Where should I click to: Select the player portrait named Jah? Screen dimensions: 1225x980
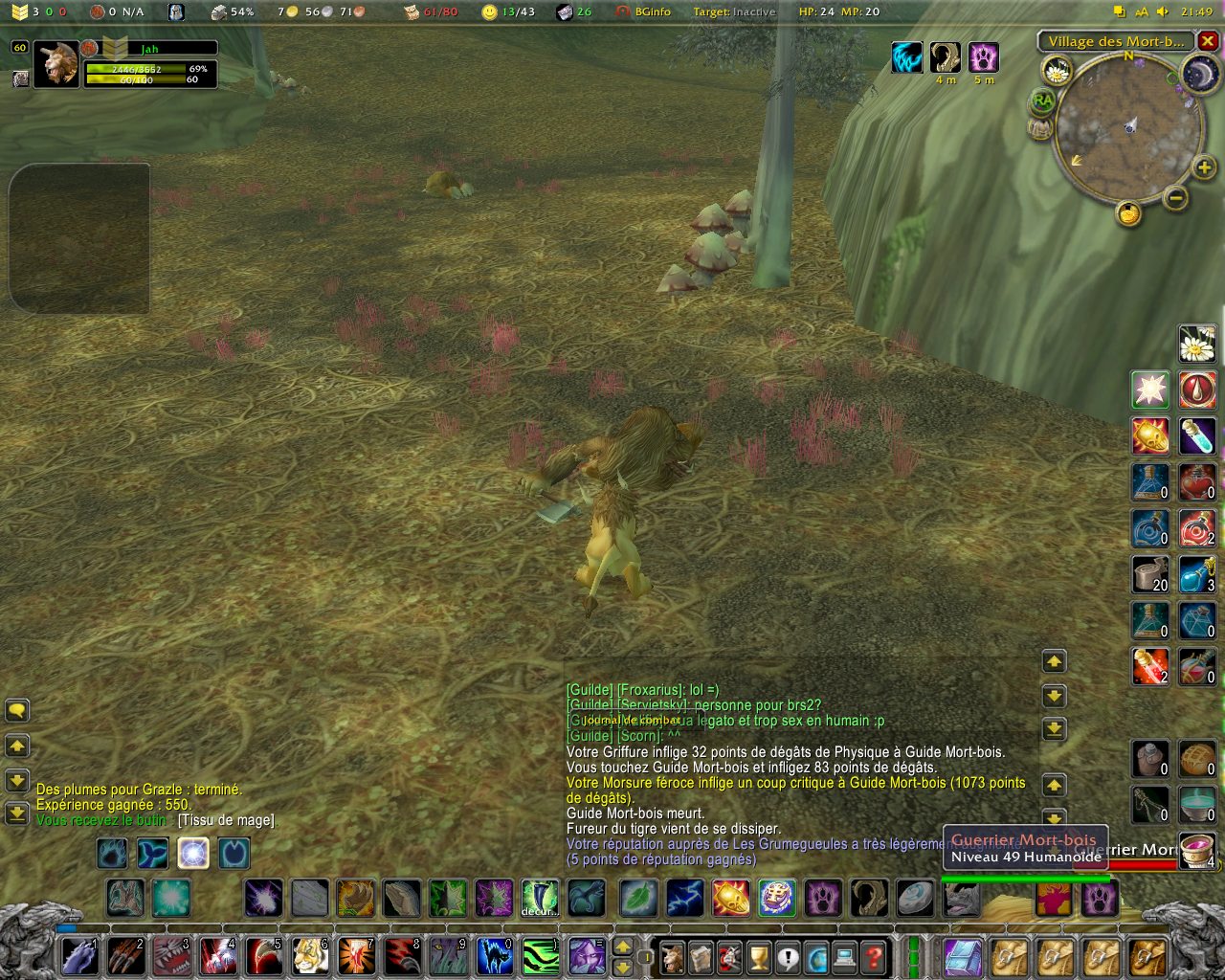pos(56,64)
